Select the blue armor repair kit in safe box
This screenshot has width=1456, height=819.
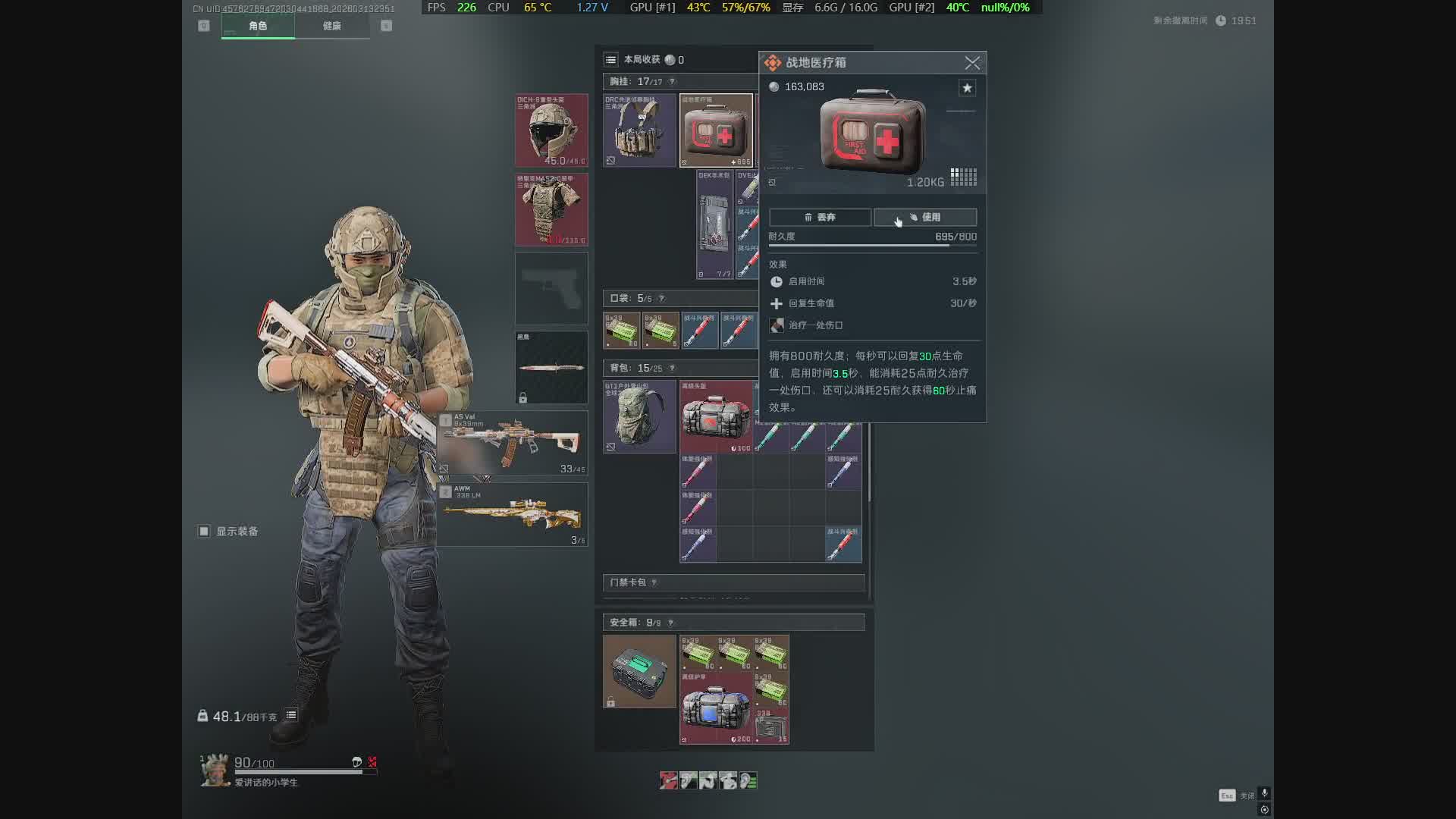pos(716,708)
